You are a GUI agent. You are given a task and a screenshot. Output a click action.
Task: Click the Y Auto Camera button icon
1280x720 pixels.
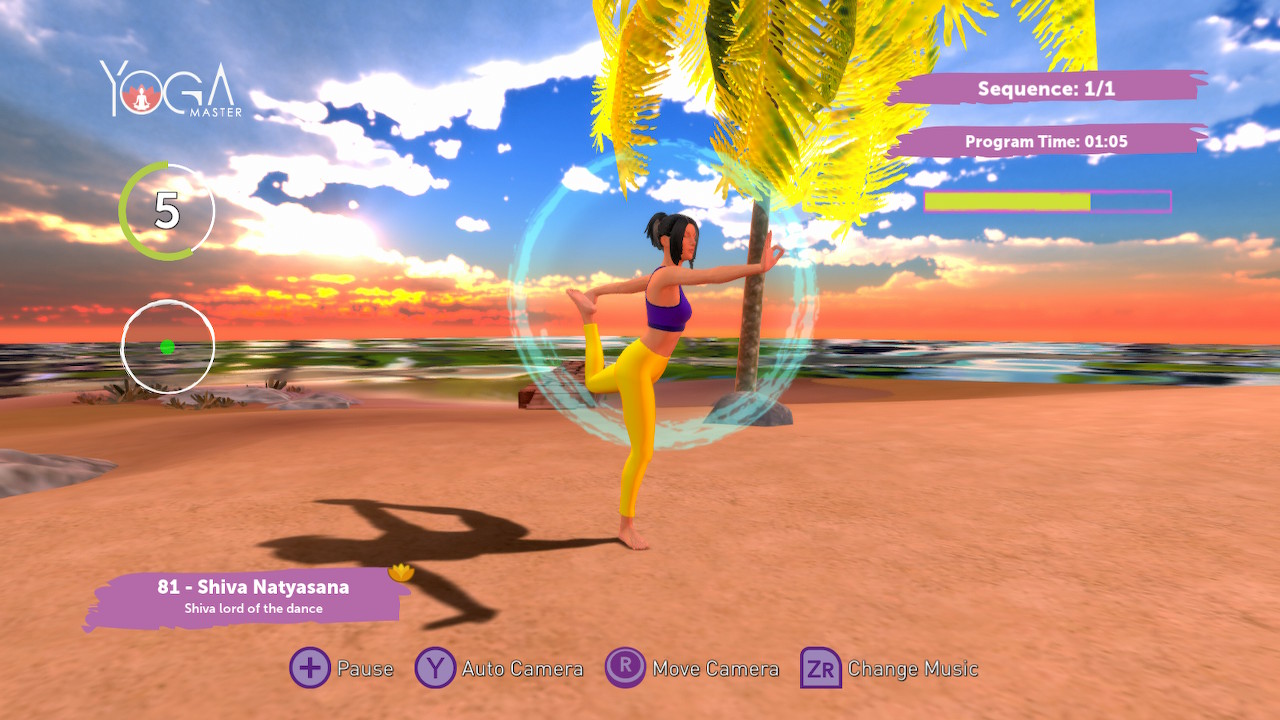pyautogui.click(x=434, y=668)
